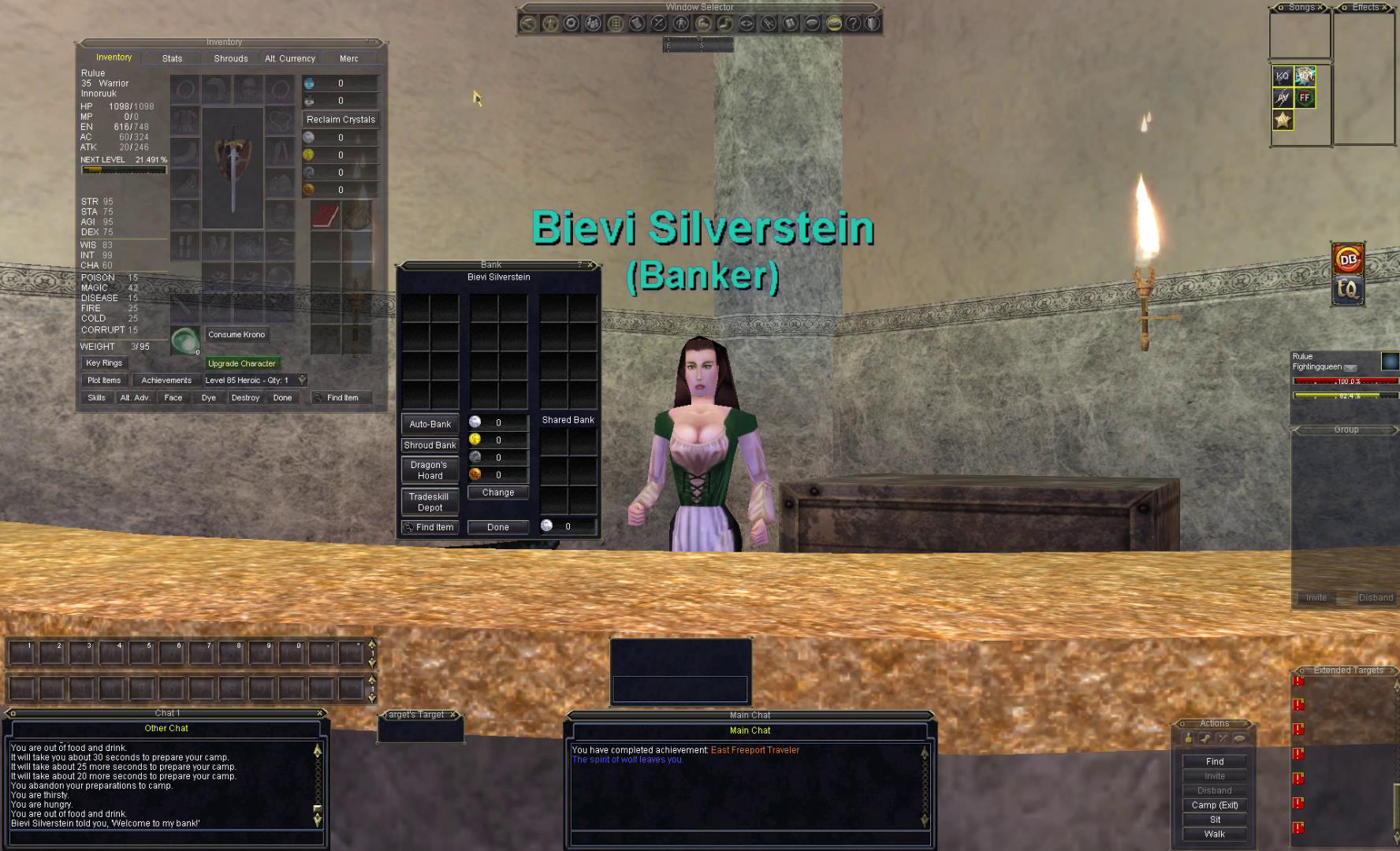Click the FF buff icon in the Effects panel
The height and width of the screenshot is (851, 1400).
(x=1305, y=98)
